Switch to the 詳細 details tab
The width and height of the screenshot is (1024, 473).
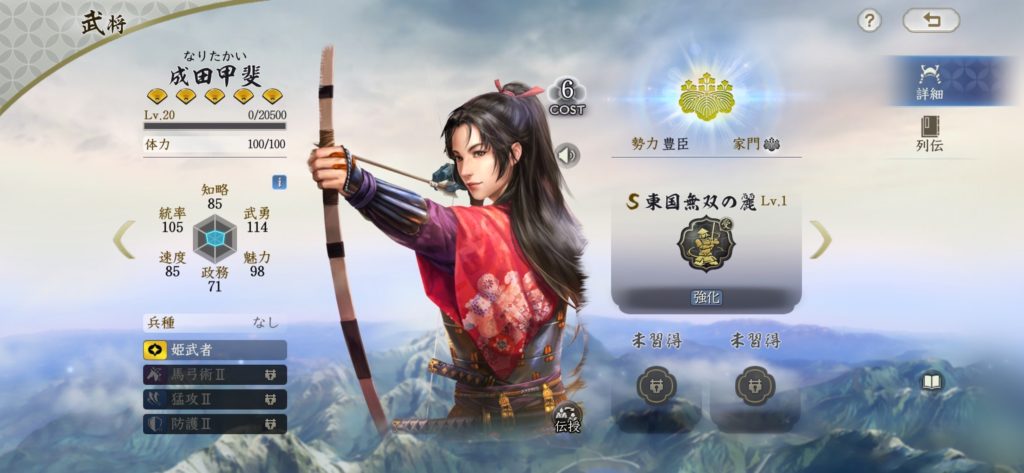tap(929, 80)
